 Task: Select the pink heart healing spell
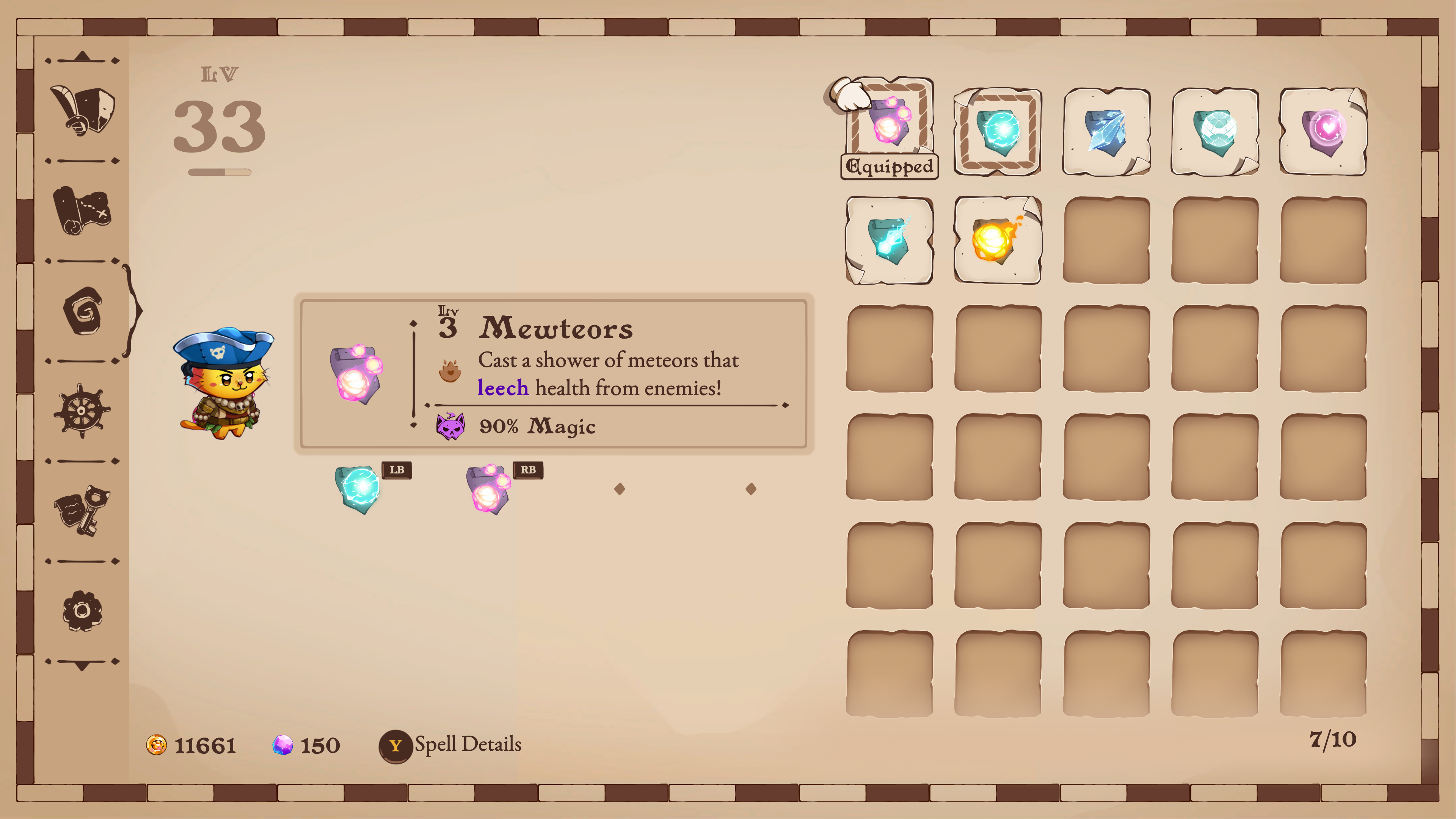click(1323, 131)
